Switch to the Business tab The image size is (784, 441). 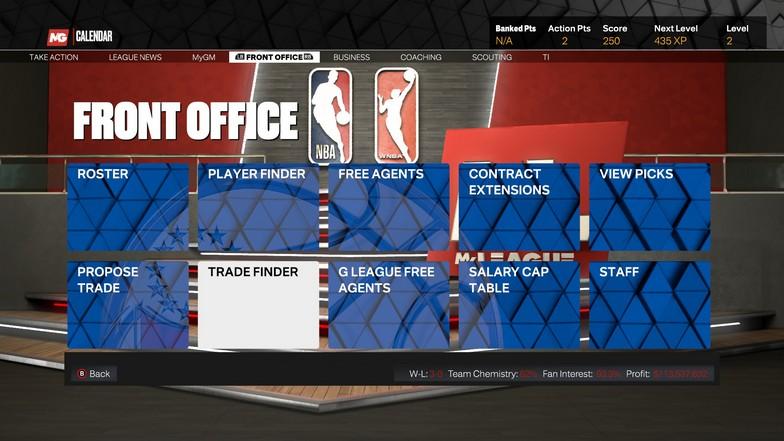[x=351, y=58]
